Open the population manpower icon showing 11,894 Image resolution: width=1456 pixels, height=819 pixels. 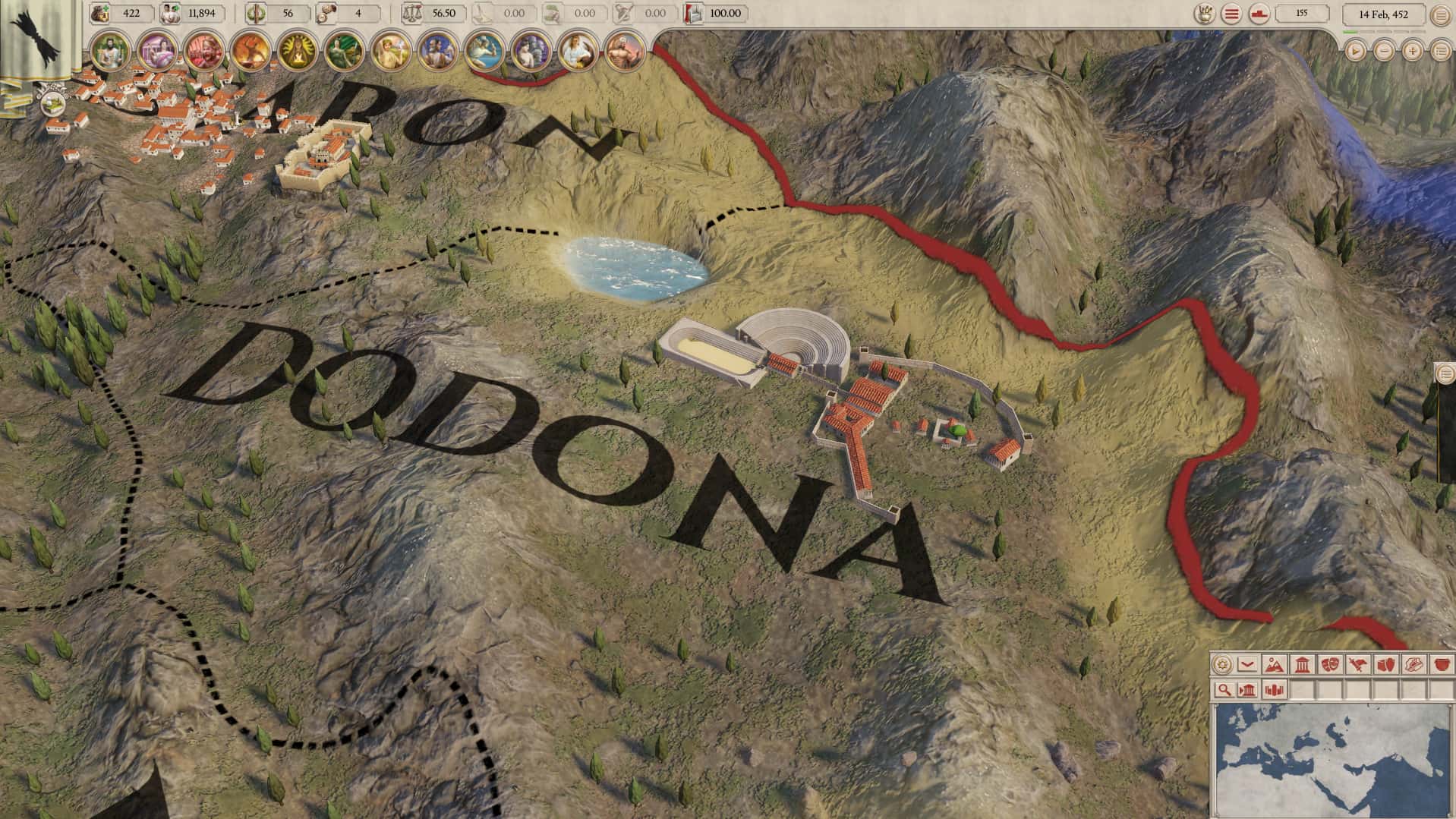[x=171, y=13]
